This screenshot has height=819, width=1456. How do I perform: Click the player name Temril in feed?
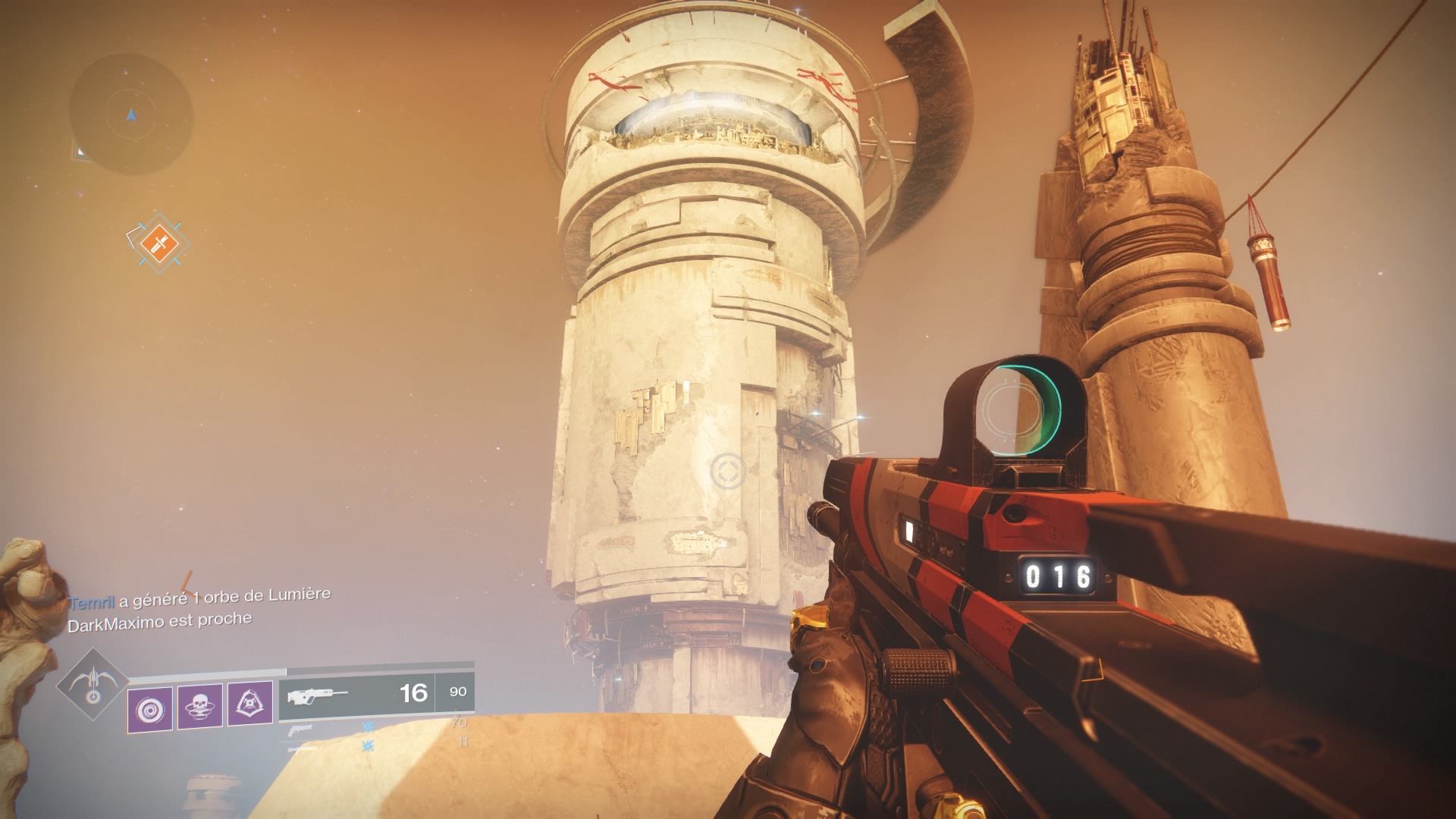92,604
